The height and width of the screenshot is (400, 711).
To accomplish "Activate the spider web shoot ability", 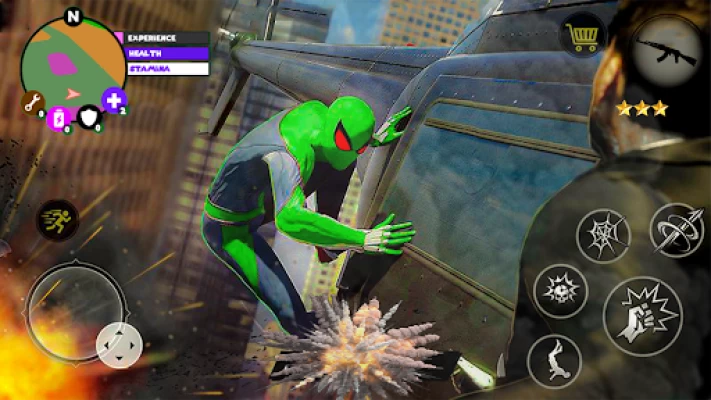I will click(603, 234).
